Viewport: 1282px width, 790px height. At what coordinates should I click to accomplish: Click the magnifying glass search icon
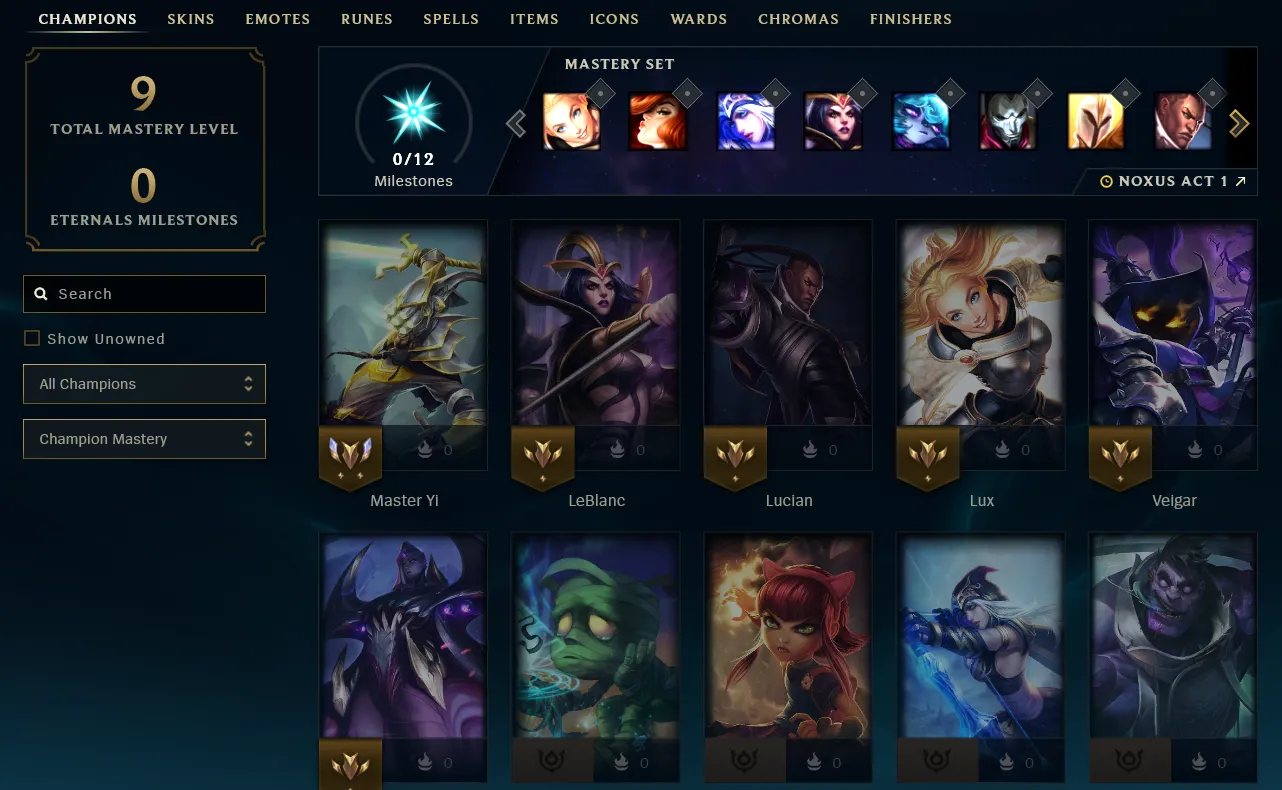[x=40, y=293]
